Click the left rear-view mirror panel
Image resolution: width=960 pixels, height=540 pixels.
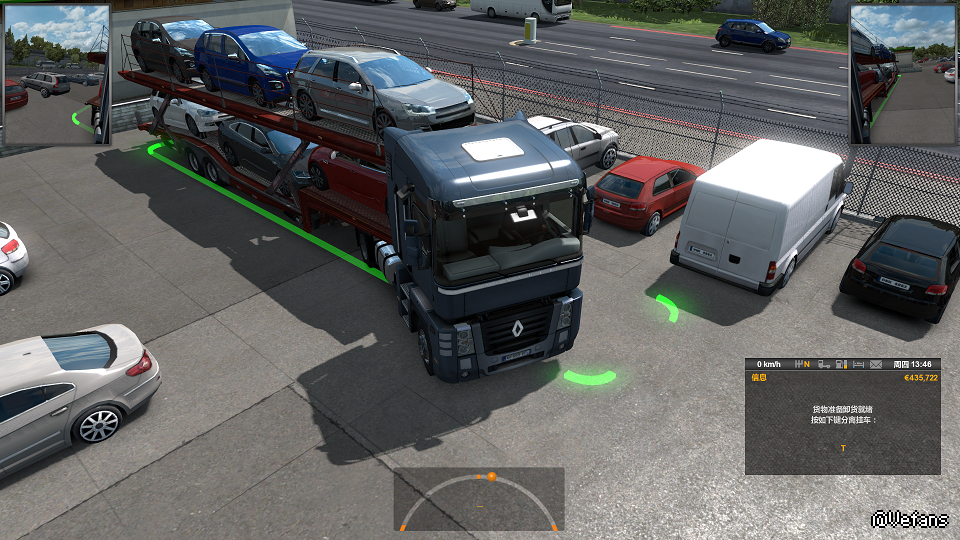point(57,74)
